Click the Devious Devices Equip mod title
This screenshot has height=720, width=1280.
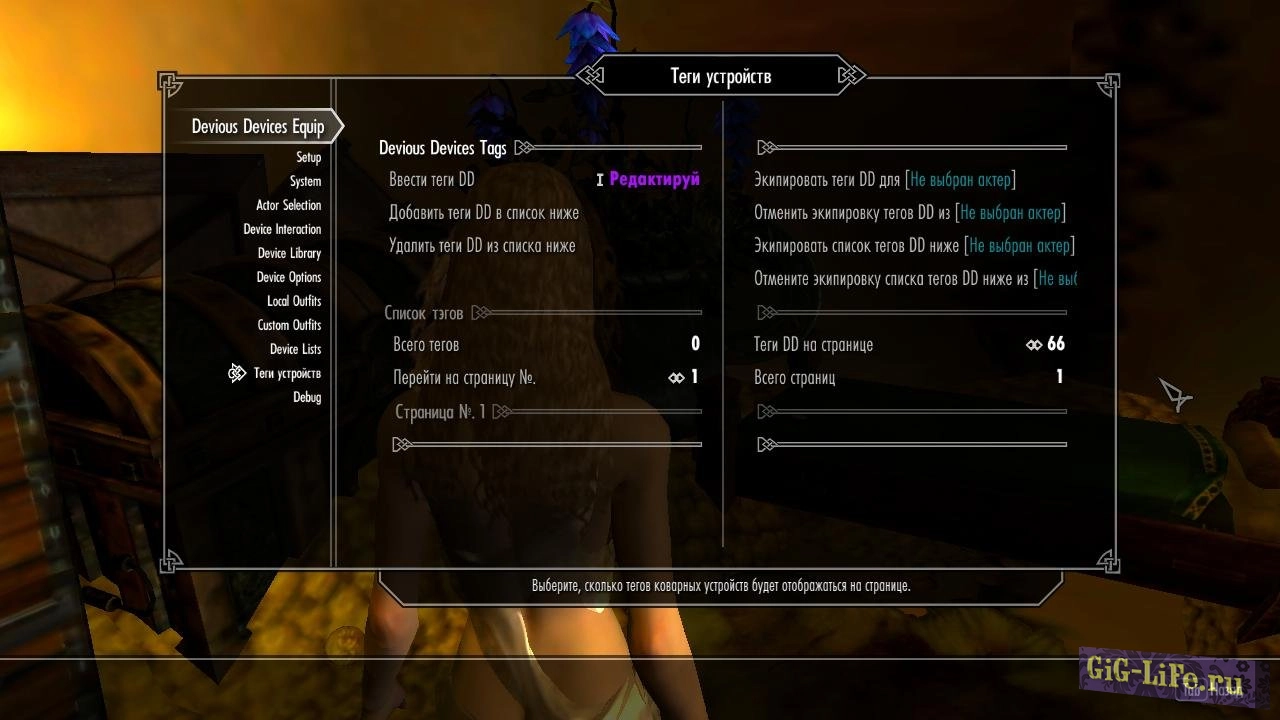(258, 127)
